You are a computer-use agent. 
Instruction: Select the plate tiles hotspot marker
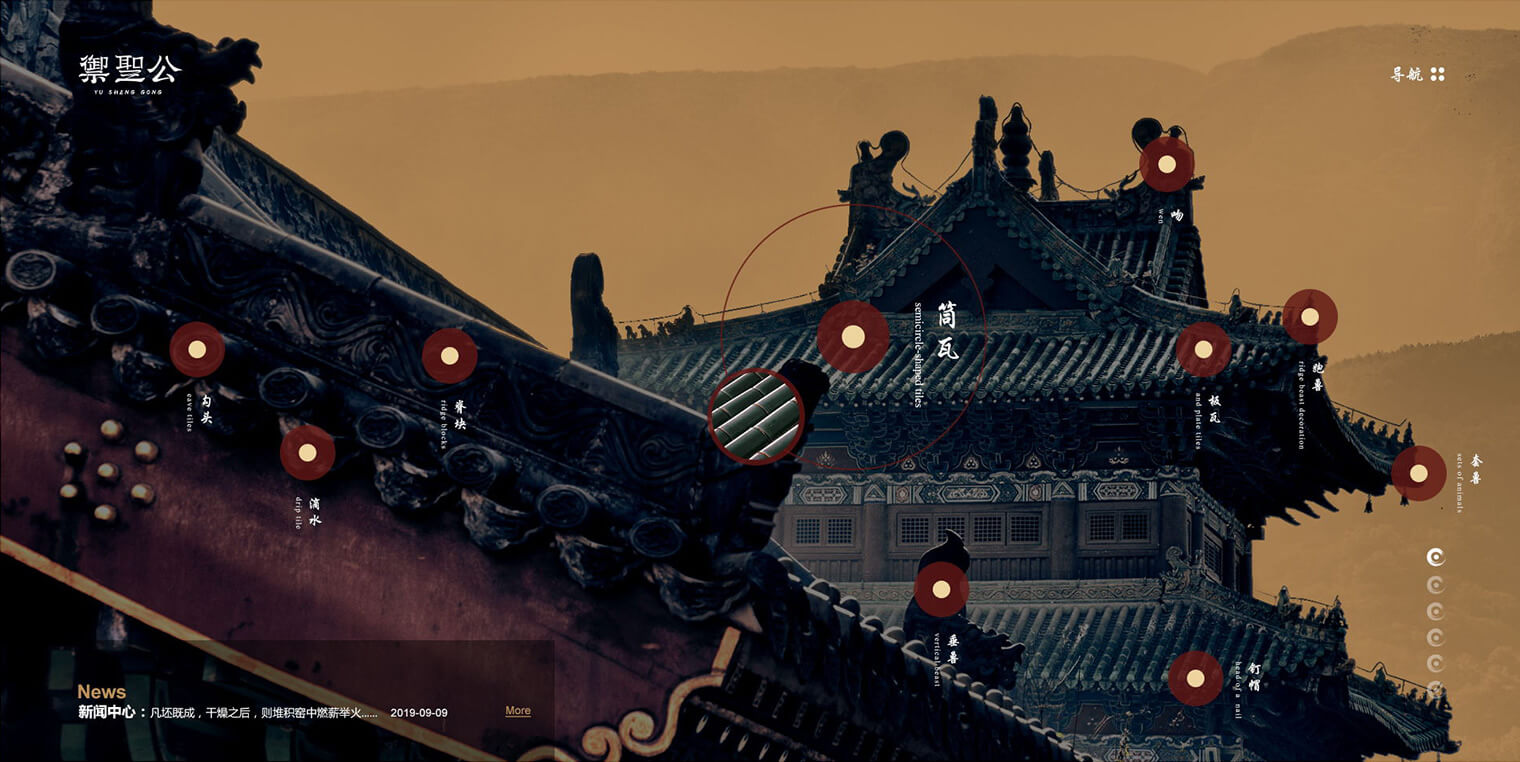(x=1203, y=350)
